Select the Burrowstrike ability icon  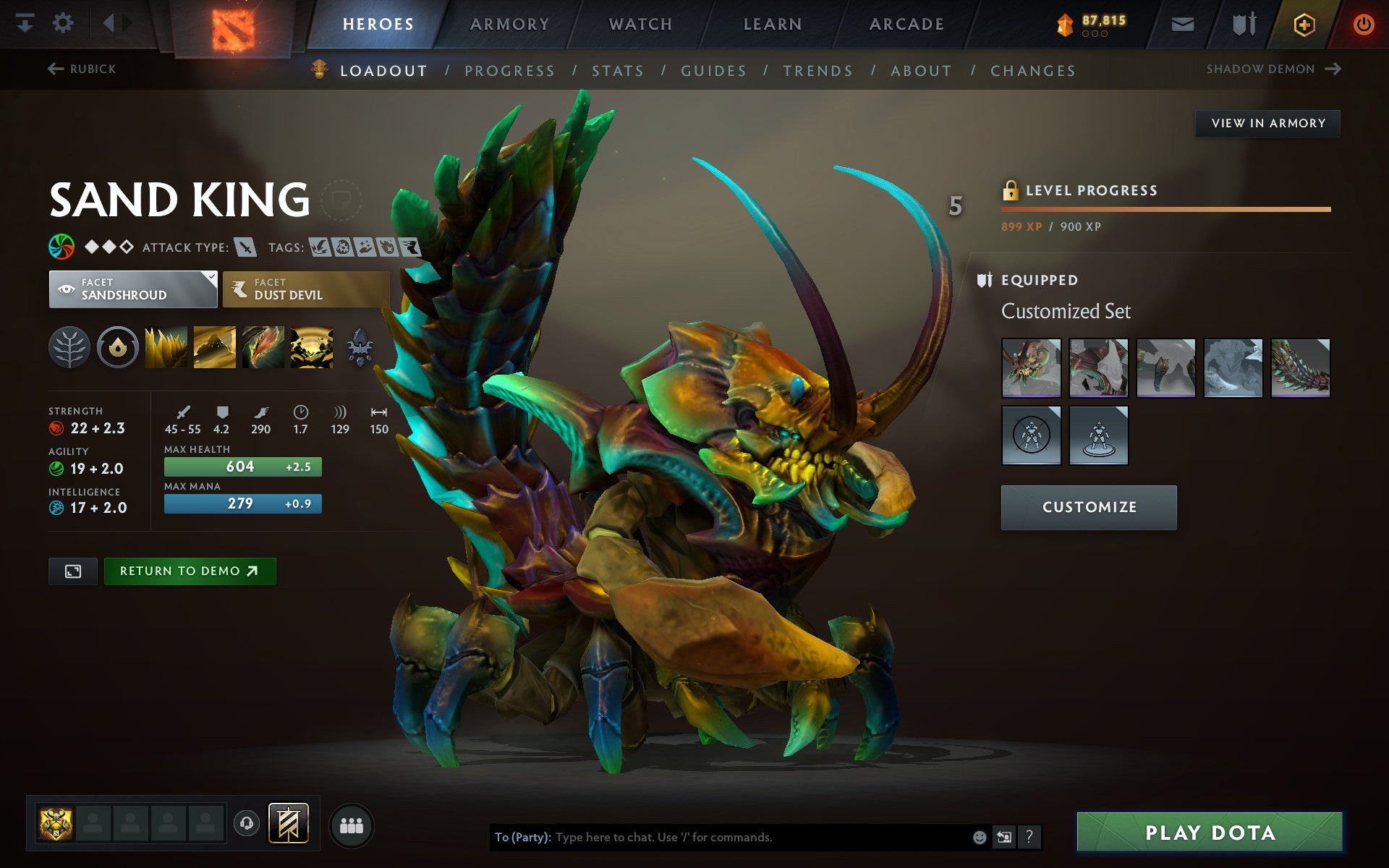click(x=166, y=347)
